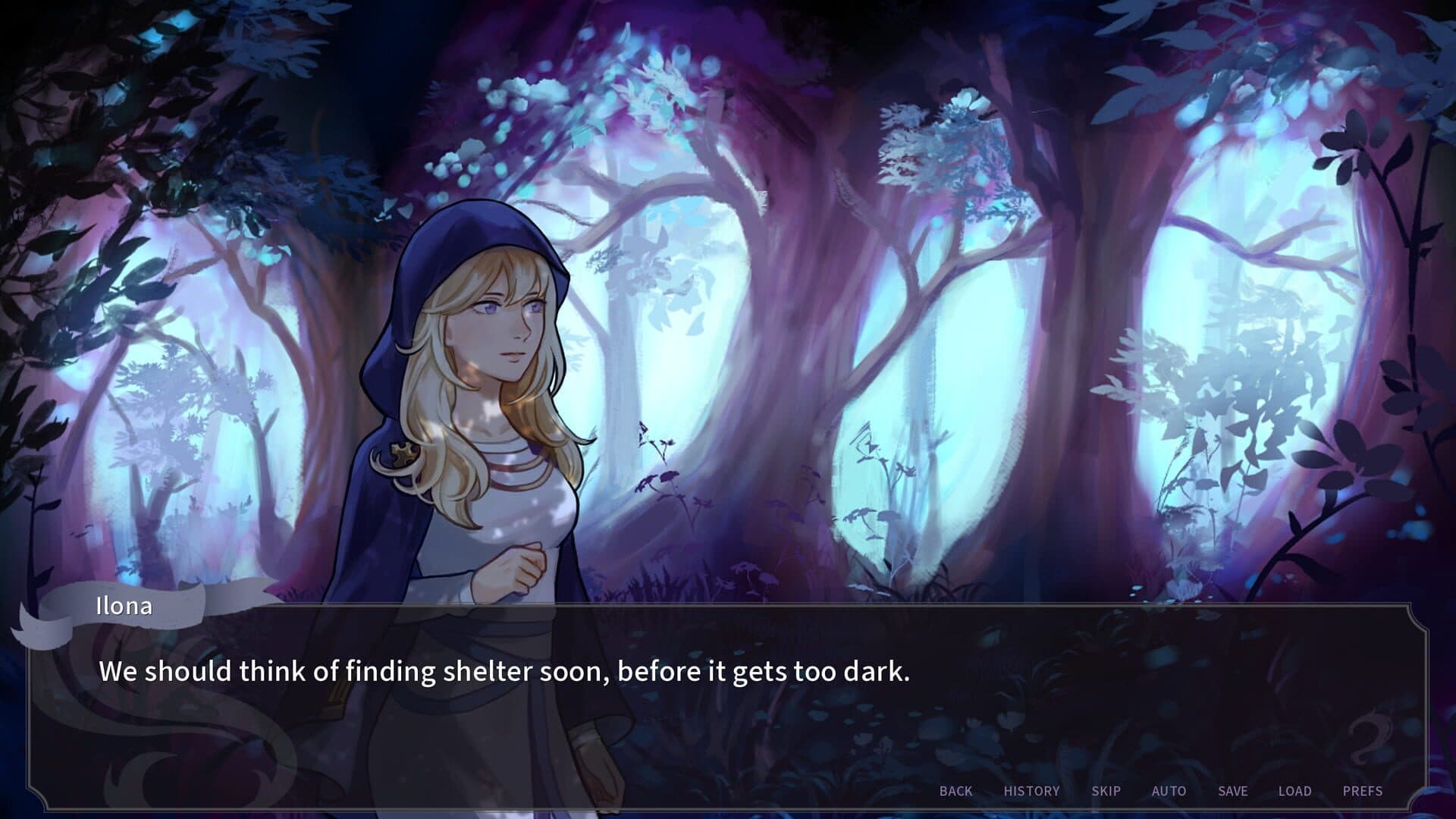This screenshot has height=819, width=1456.
Task: Activate Skip to fast-forward dialogue
Action: 1106,791
